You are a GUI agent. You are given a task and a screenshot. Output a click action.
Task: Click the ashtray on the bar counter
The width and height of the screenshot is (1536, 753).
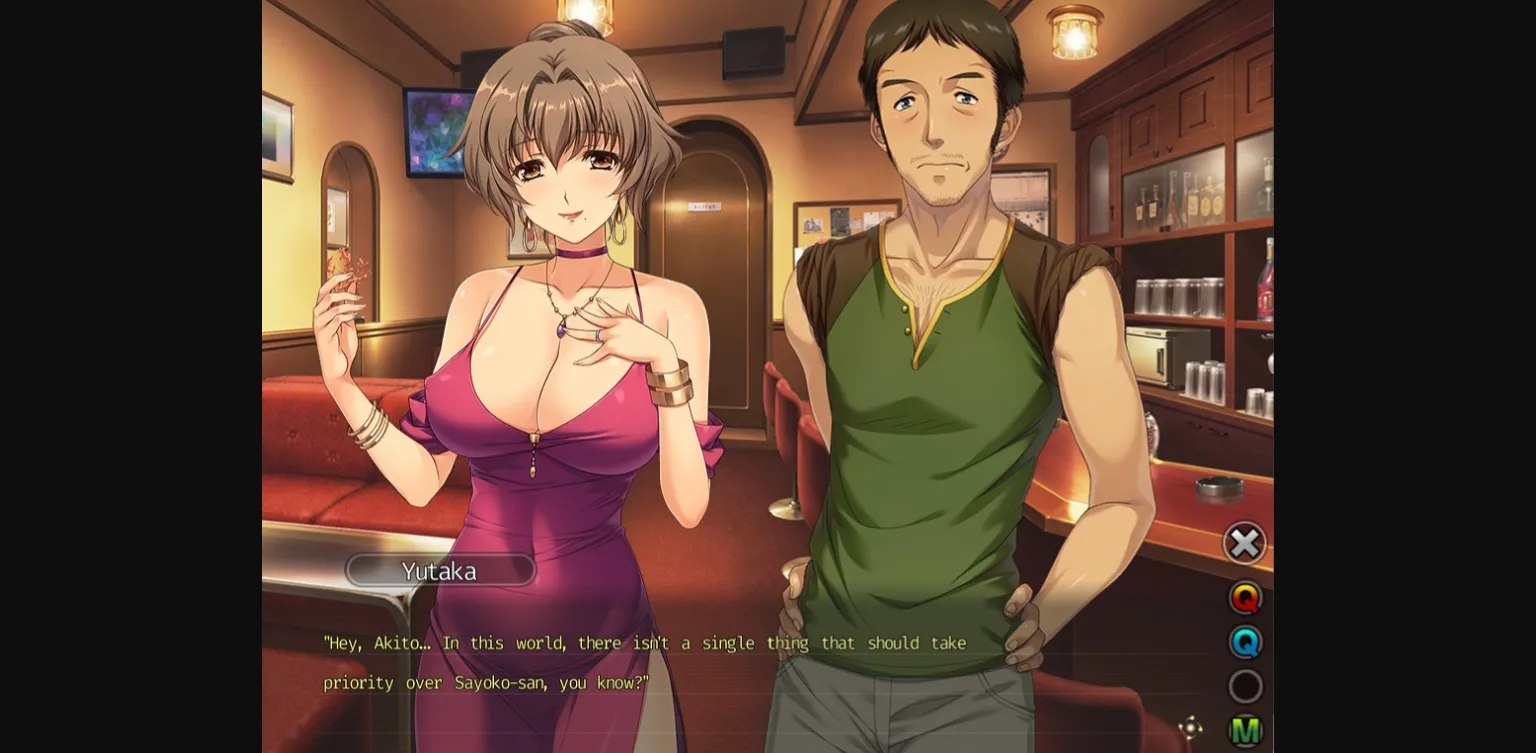click(x=1219, y=486)
